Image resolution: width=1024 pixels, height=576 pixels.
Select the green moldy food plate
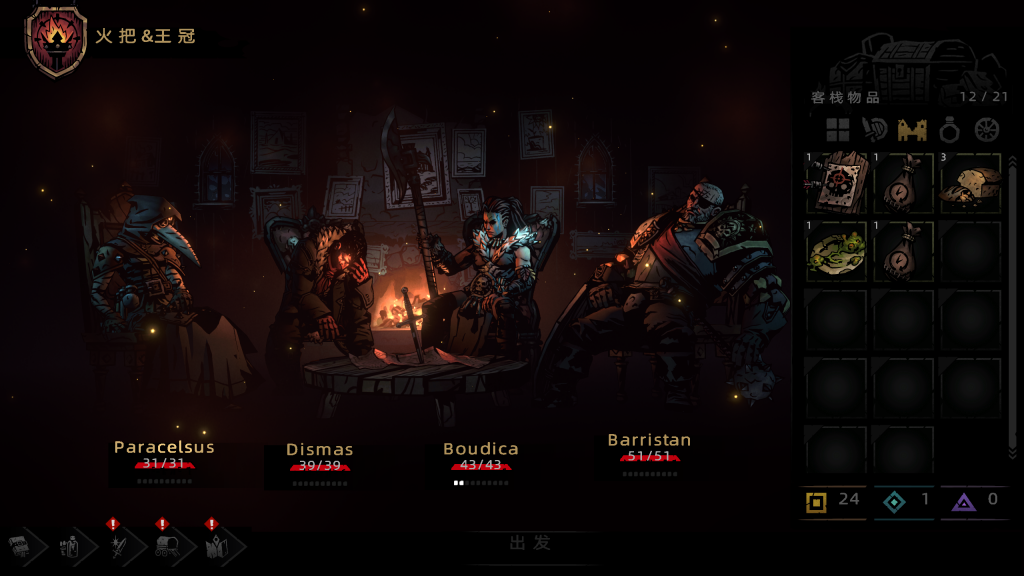(836, 250)
